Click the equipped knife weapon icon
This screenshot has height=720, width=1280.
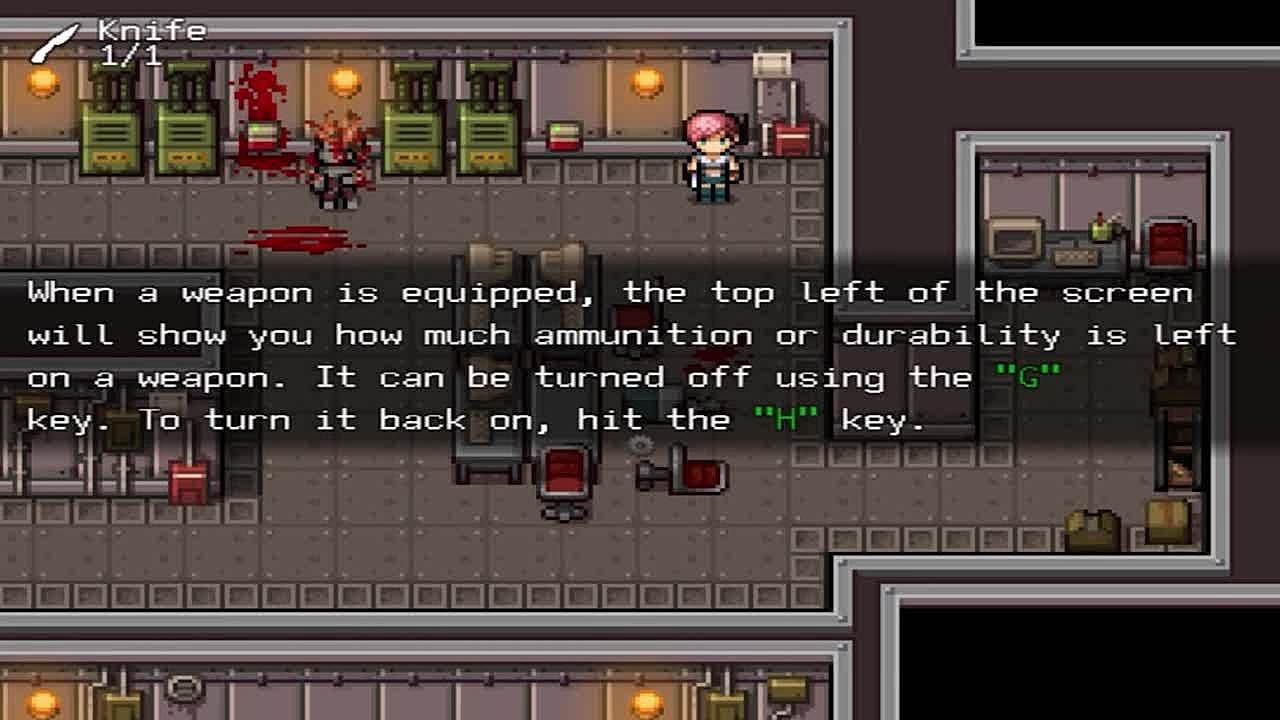54,44
